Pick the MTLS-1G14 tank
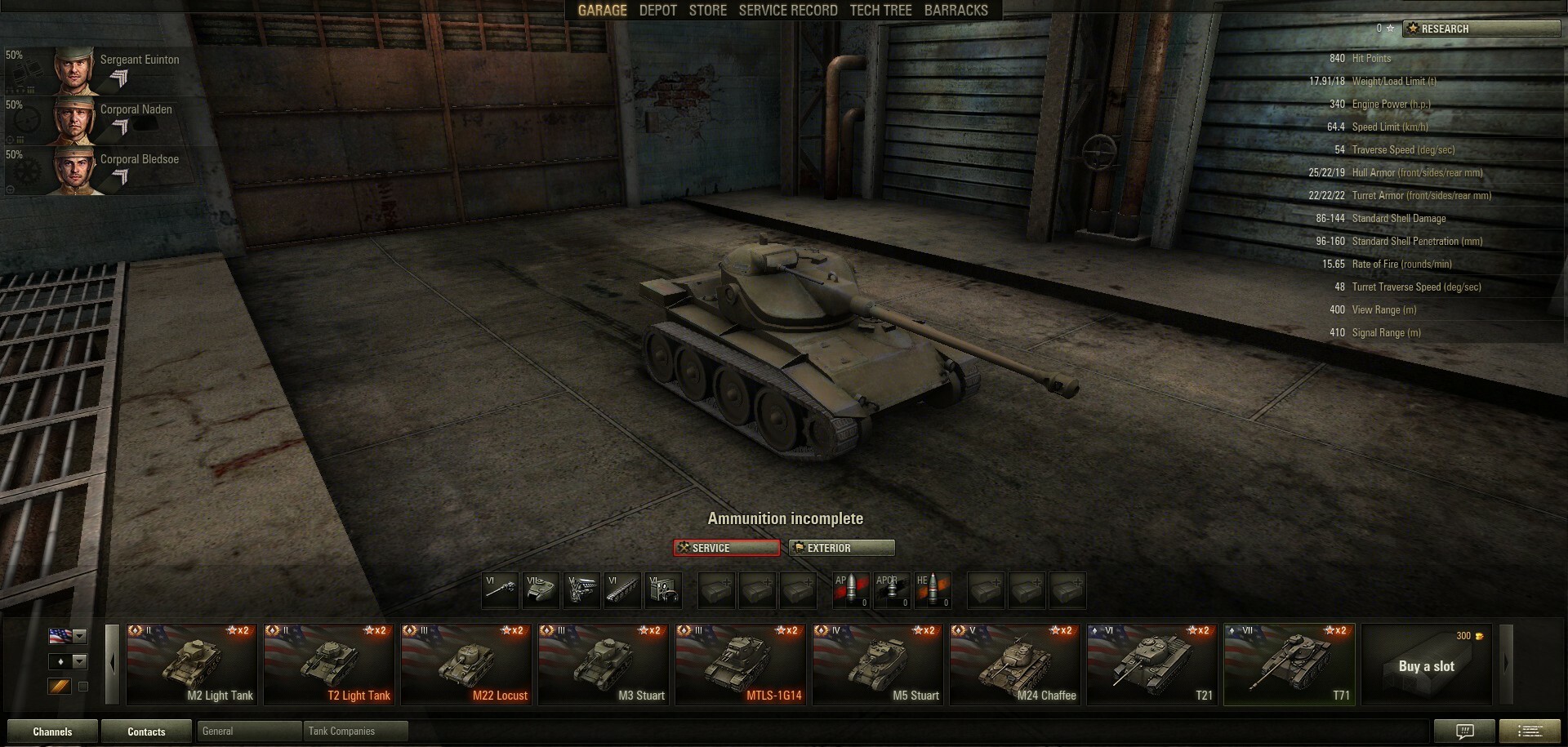The image size is (1568, 747). point(740,665)
